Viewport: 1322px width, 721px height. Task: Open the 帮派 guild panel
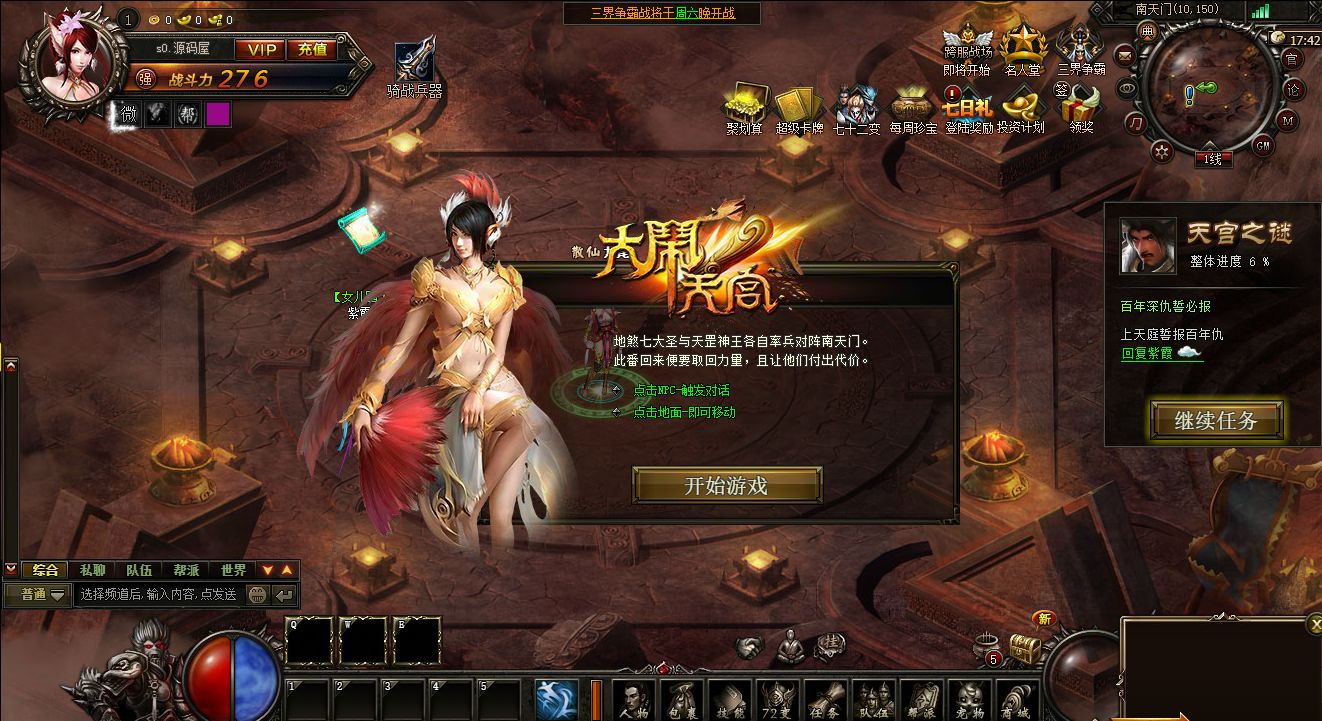pyautogui.click(x=921, y=697)
